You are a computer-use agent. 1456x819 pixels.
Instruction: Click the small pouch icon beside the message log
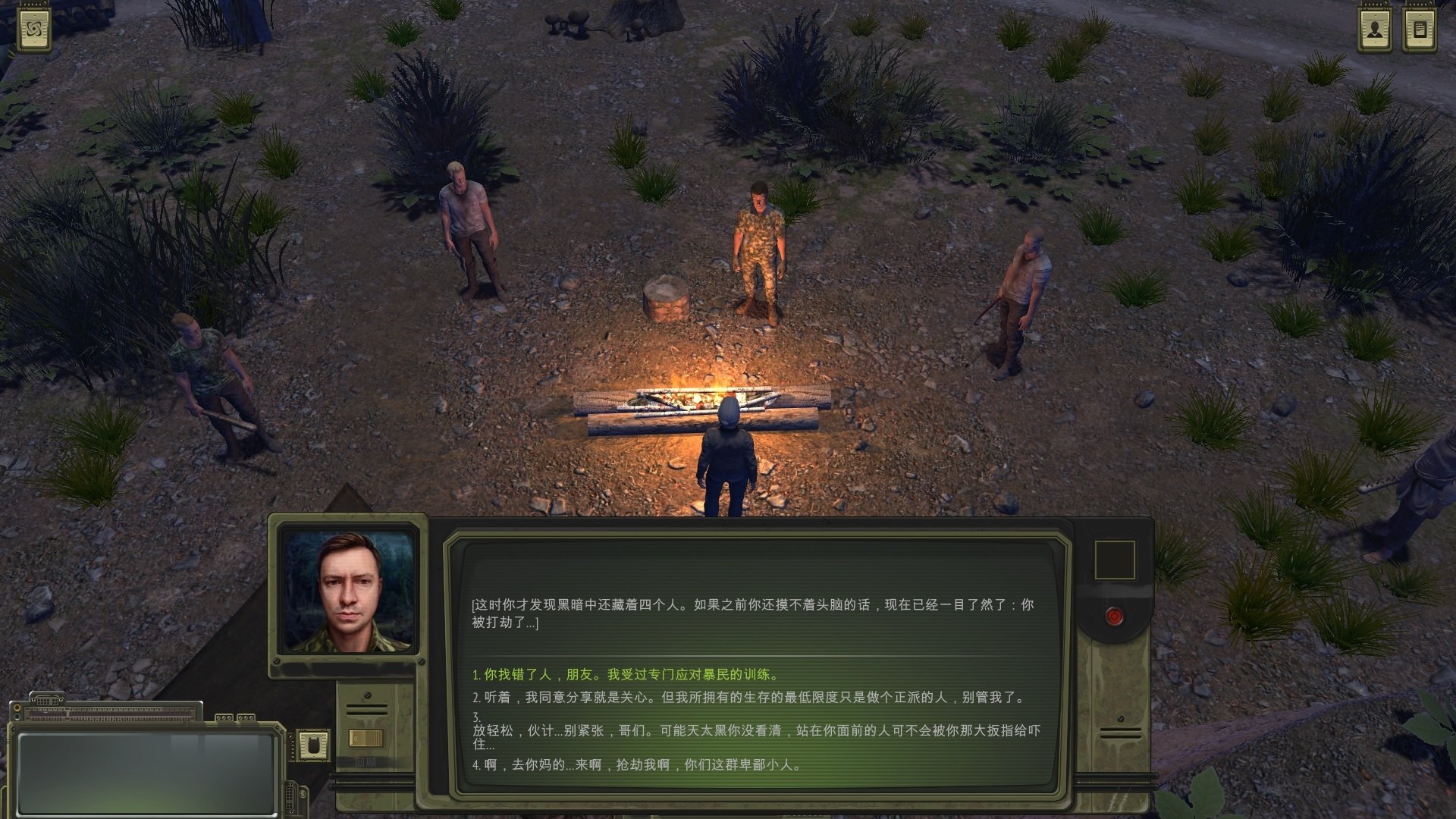point(313,745)
